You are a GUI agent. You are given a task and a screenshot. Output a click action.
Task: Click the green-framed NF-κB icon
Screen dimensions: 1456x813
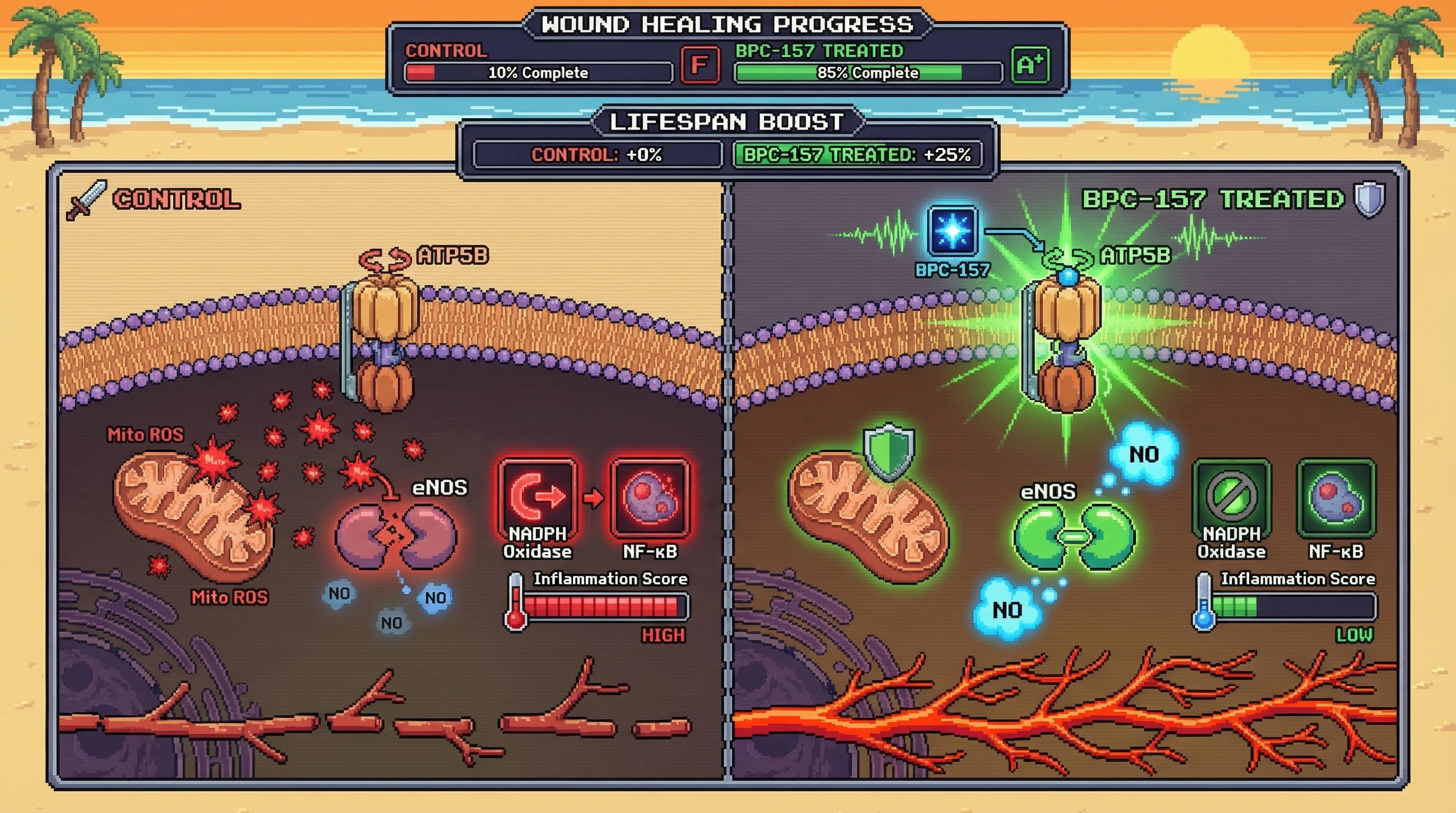[x=1336, y=497]
